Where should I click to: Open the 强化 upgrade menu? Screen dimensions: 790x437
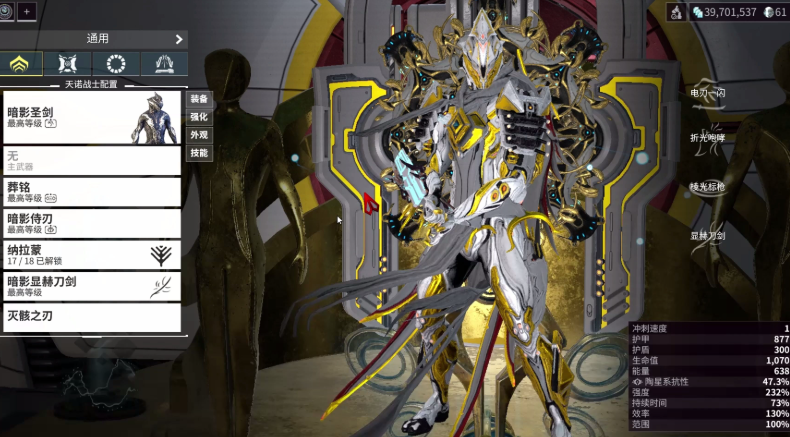coord(199,117)
